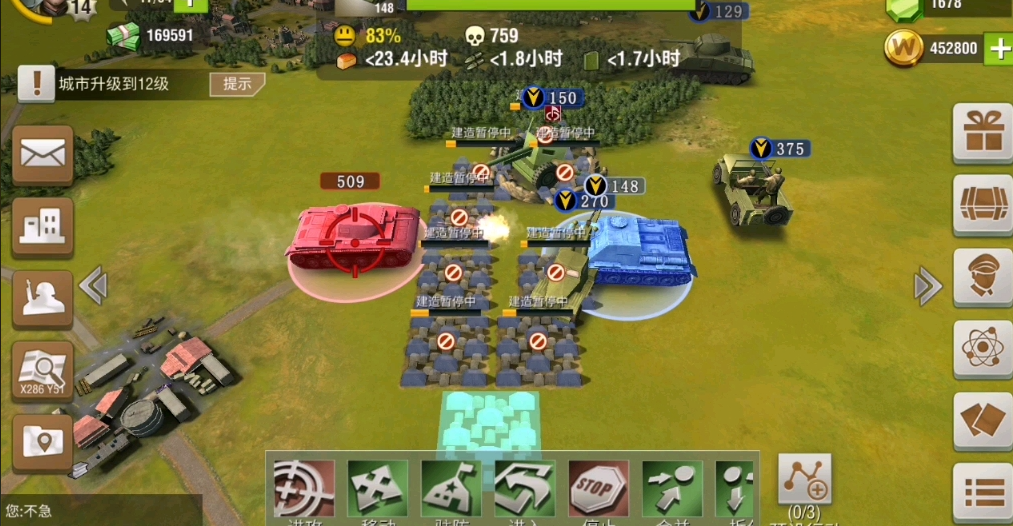The image size is (1013, 526).
Task: Hit the STOP sign command
Action: pos(598,488)
